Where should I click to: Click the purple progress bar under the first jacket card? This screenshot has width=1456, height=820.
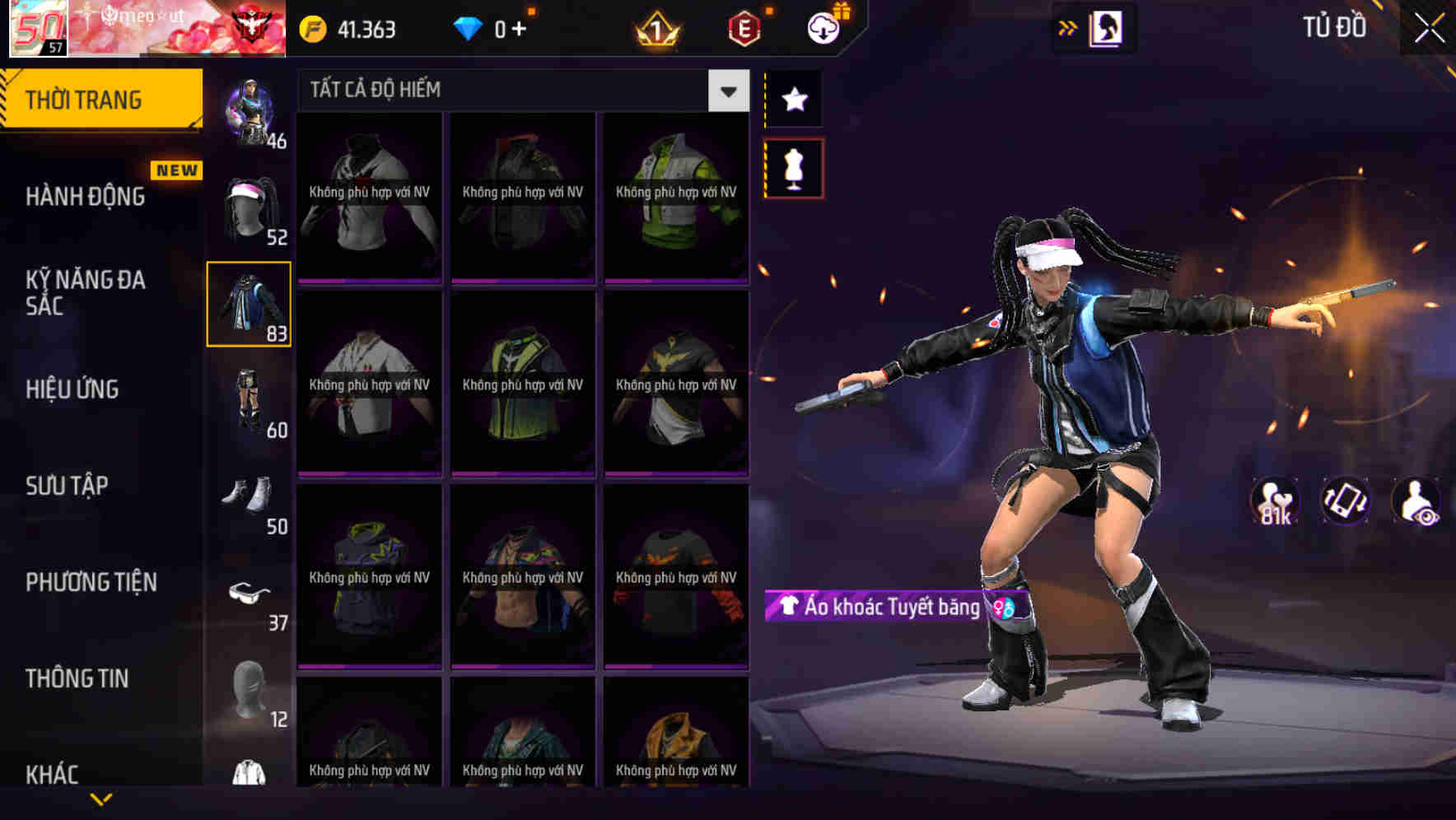(x=368, y=281)
